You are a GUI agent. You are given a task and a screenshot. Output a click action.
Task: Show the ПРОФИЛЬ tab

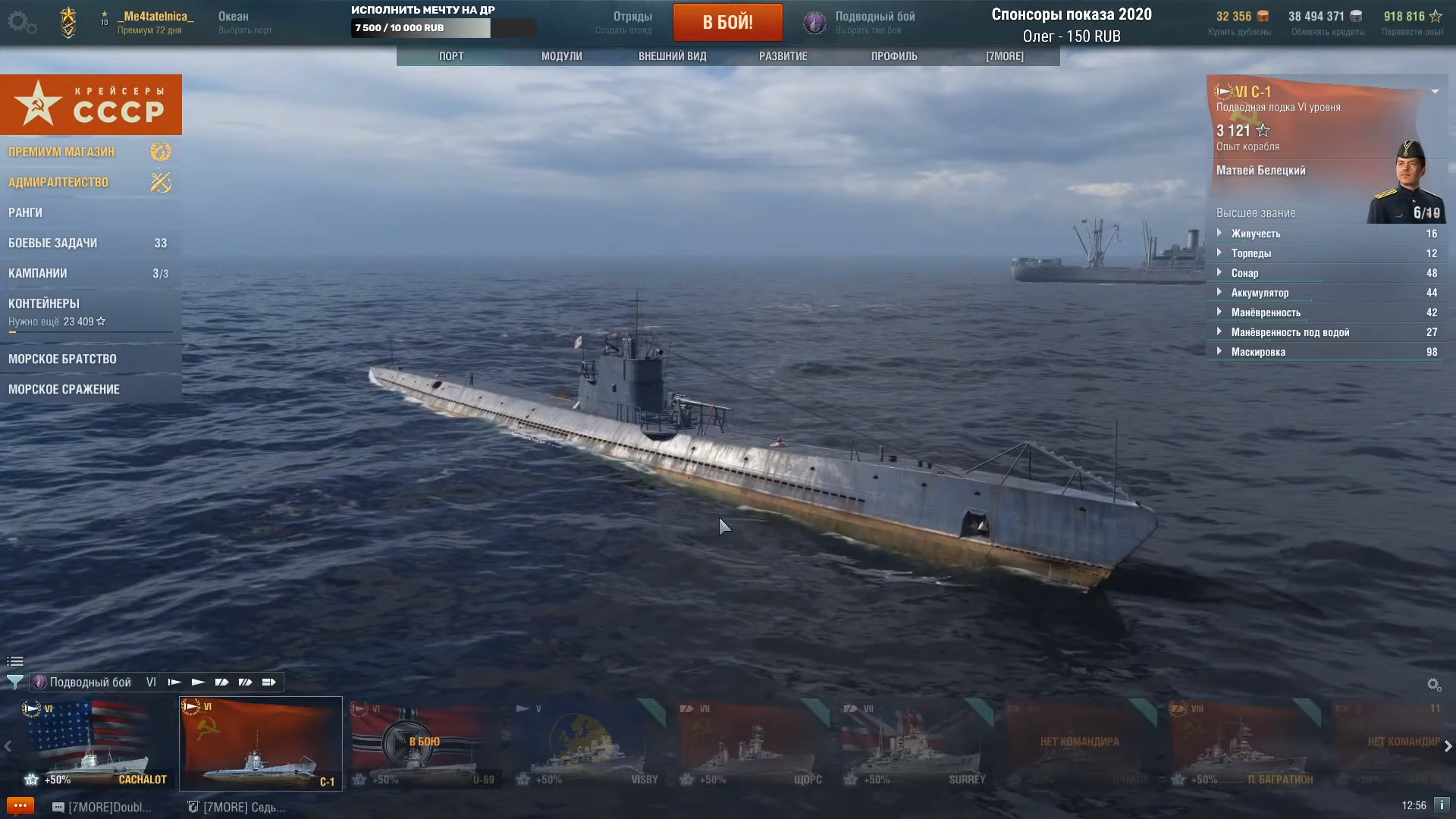click(x=893, y=56)
